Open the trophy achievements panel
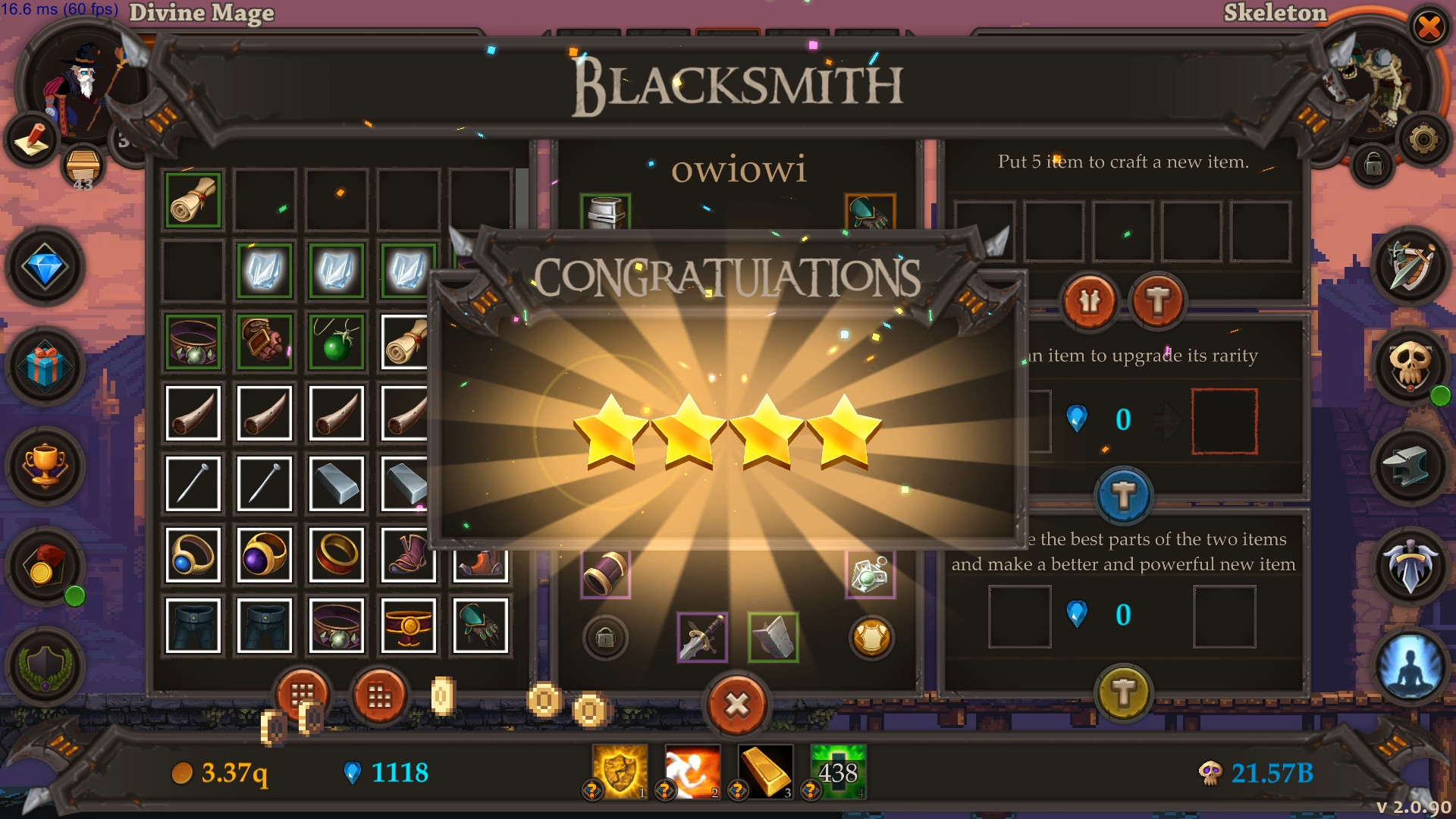 coord(47,466)
